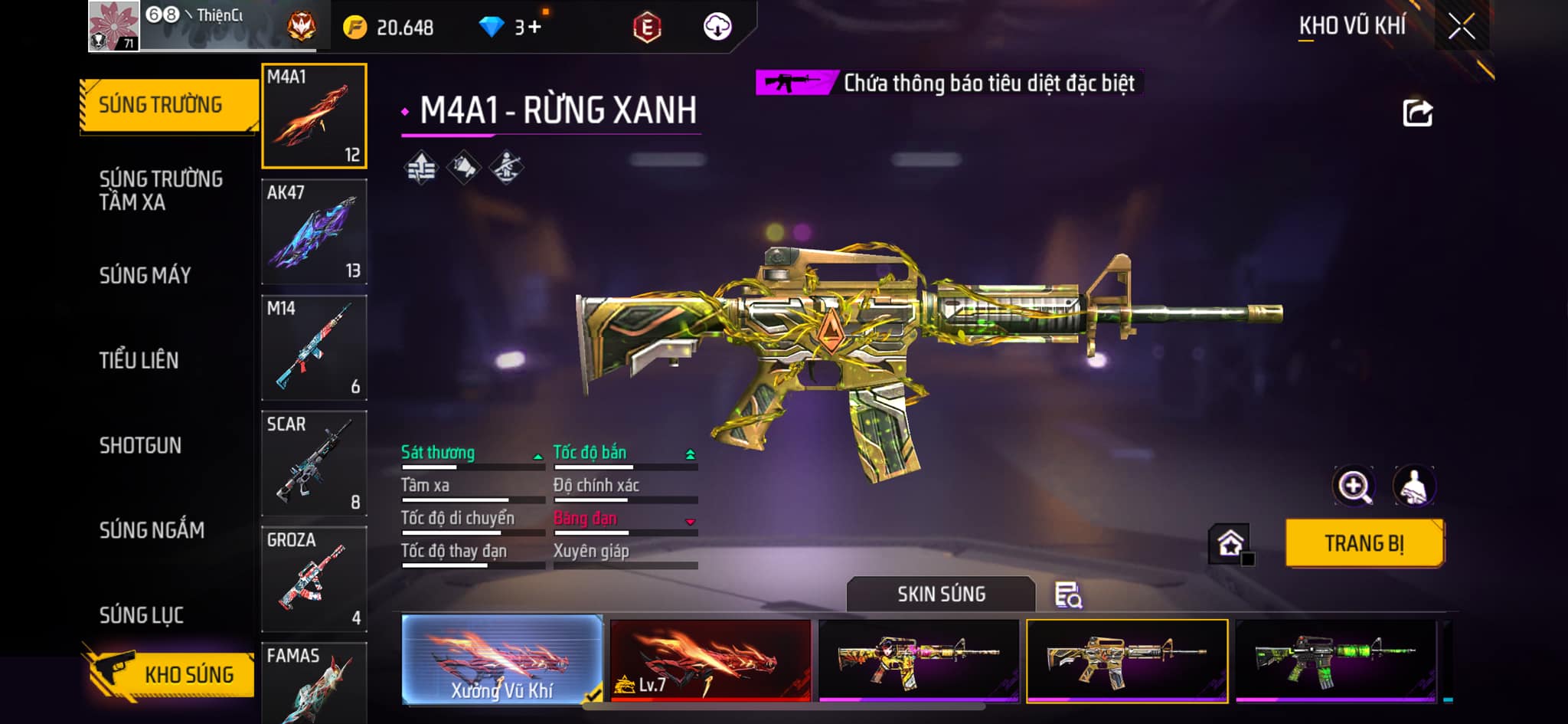
Task: Select the AK47 weapon tile
Action: [x=314, y=232]
